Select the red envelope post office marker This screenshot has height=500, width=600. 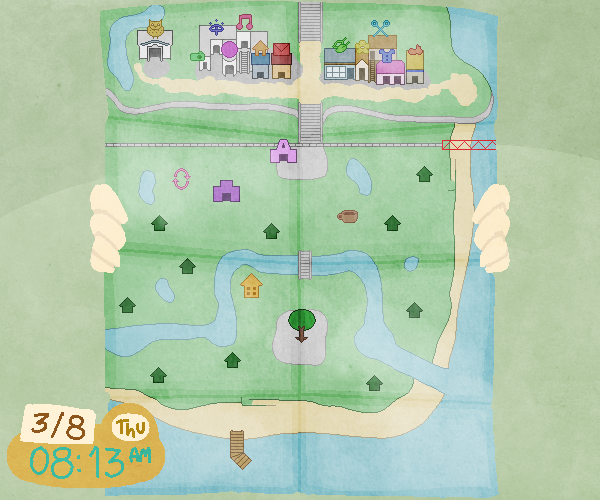tap(281, 49)
